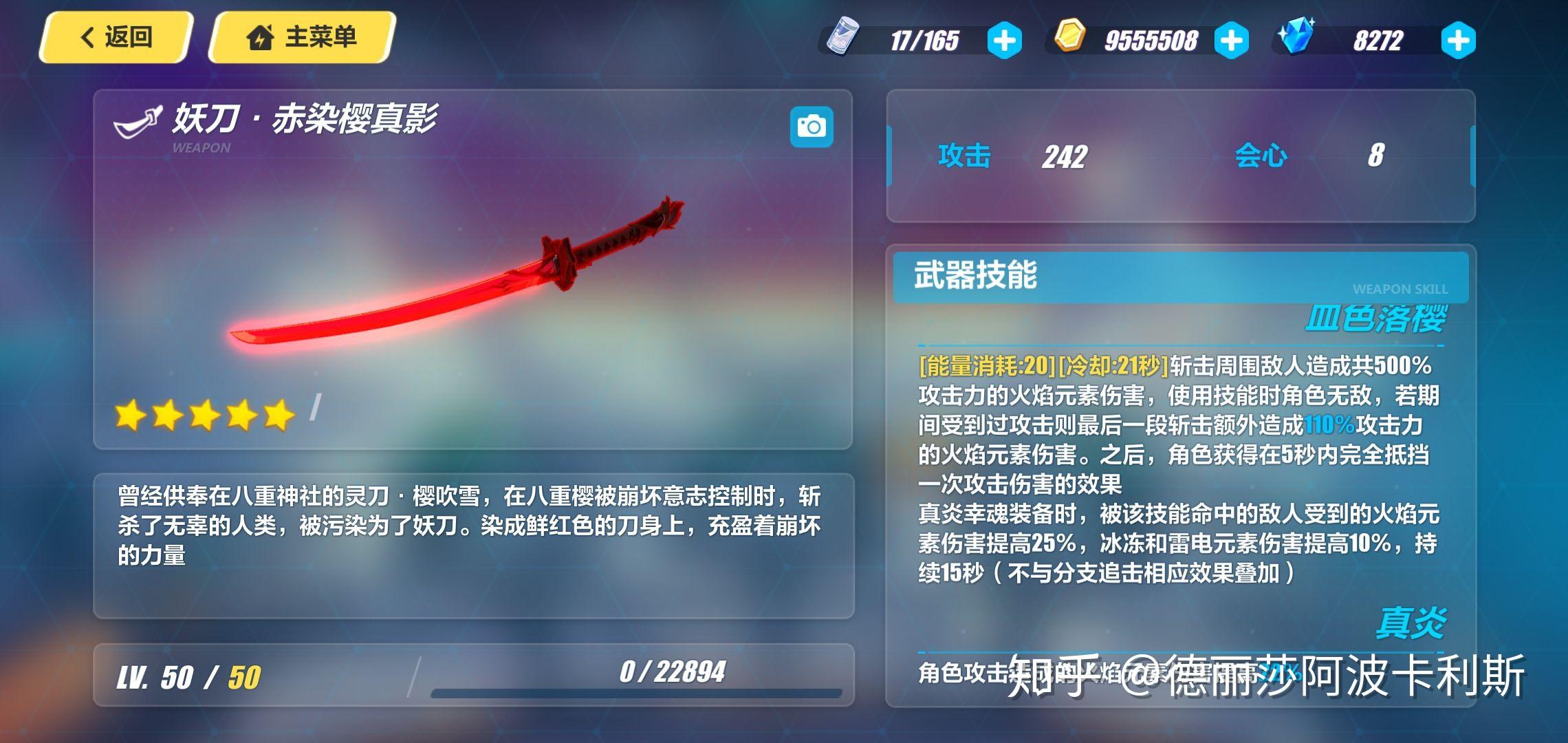
Task: Click the lightning icon on 主菜单 button
Action: click(x=261, y=38)
